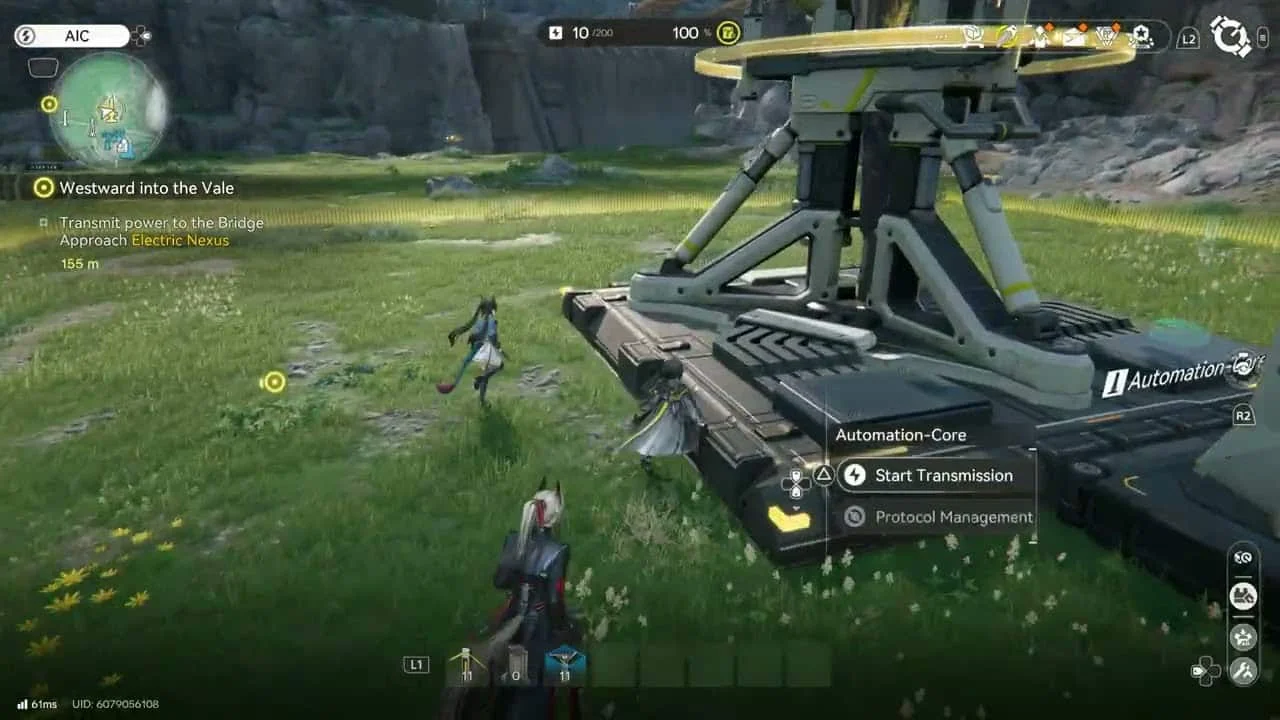1280x720 pixels.
Task: Select the blue highlighted hotbar slot
Action: [564, 666]
